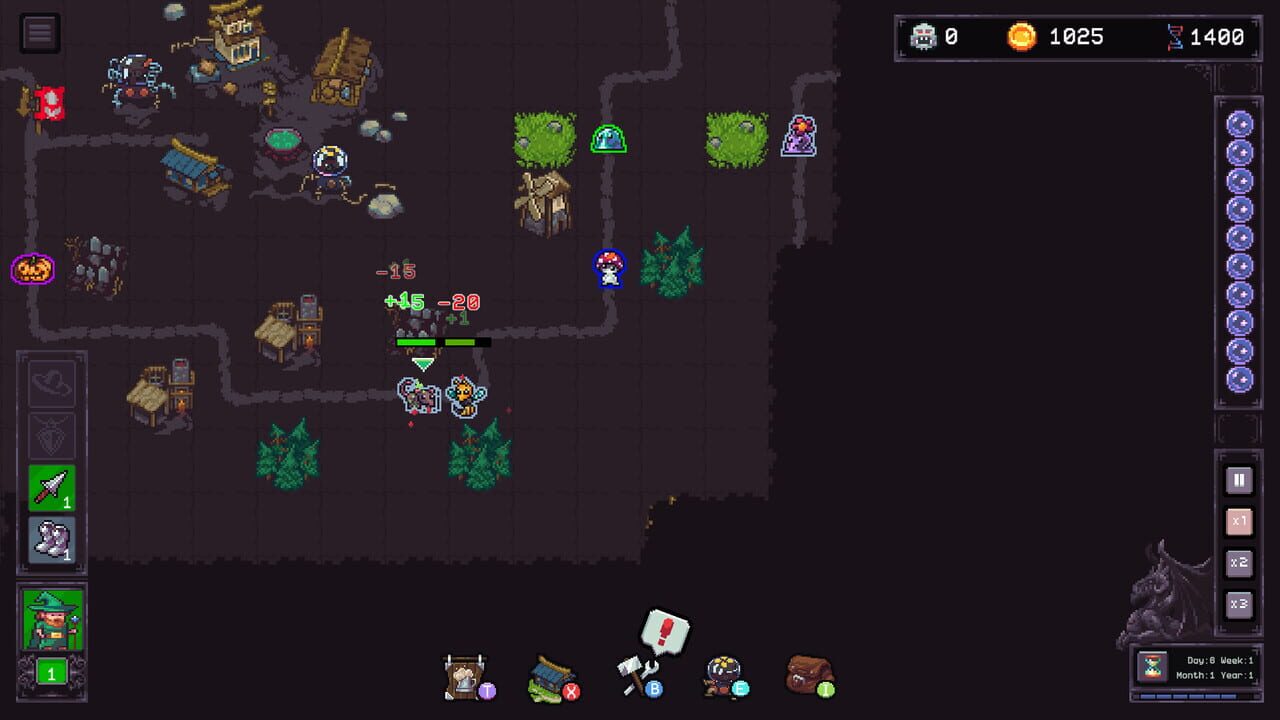1280x720 pixels.
Task: Open the hamburger menu in the top-left corner
Action: [x=40, y=32]
